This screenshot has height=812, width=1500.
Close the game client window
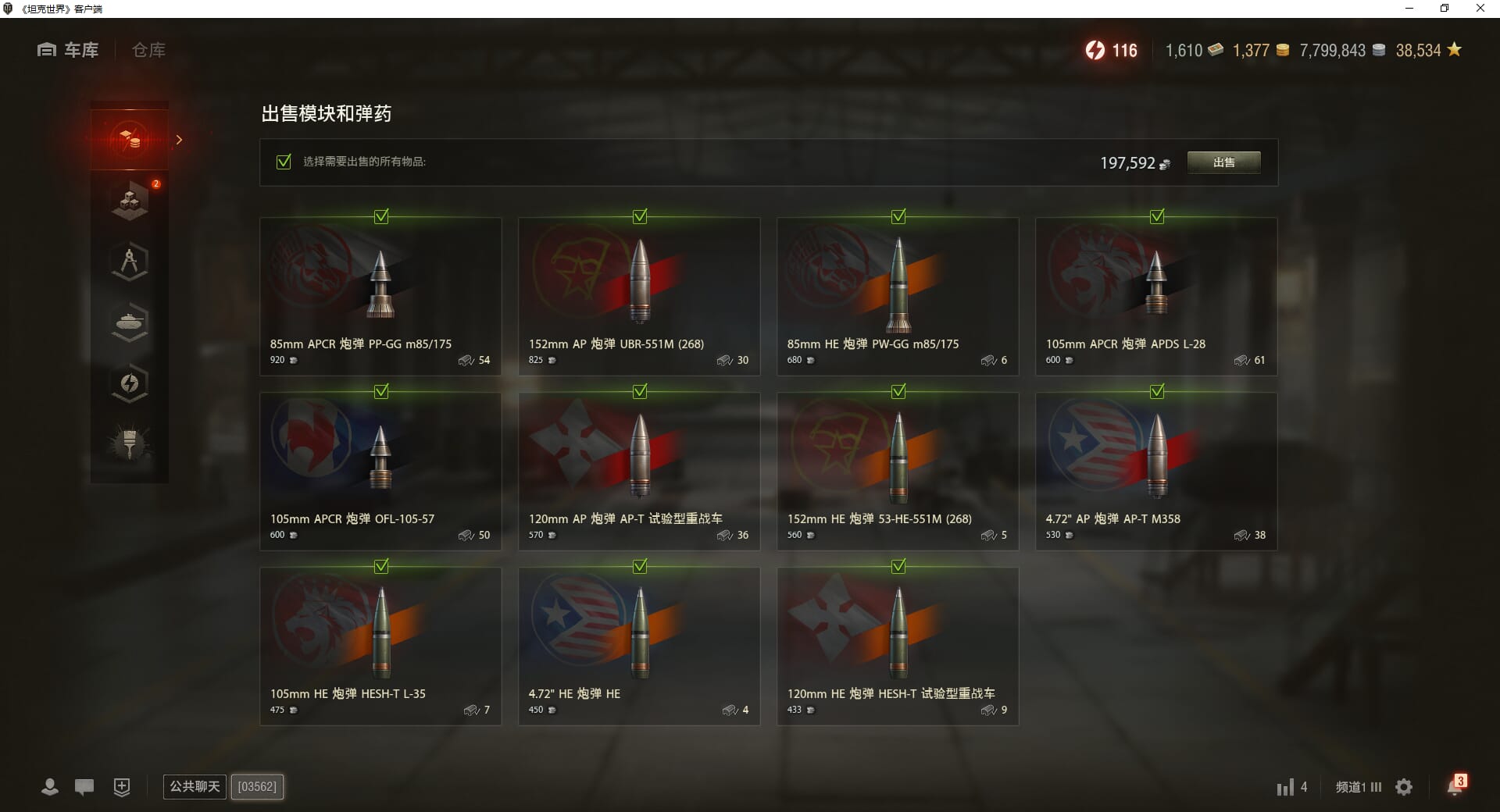click(x=1480, y=9)
